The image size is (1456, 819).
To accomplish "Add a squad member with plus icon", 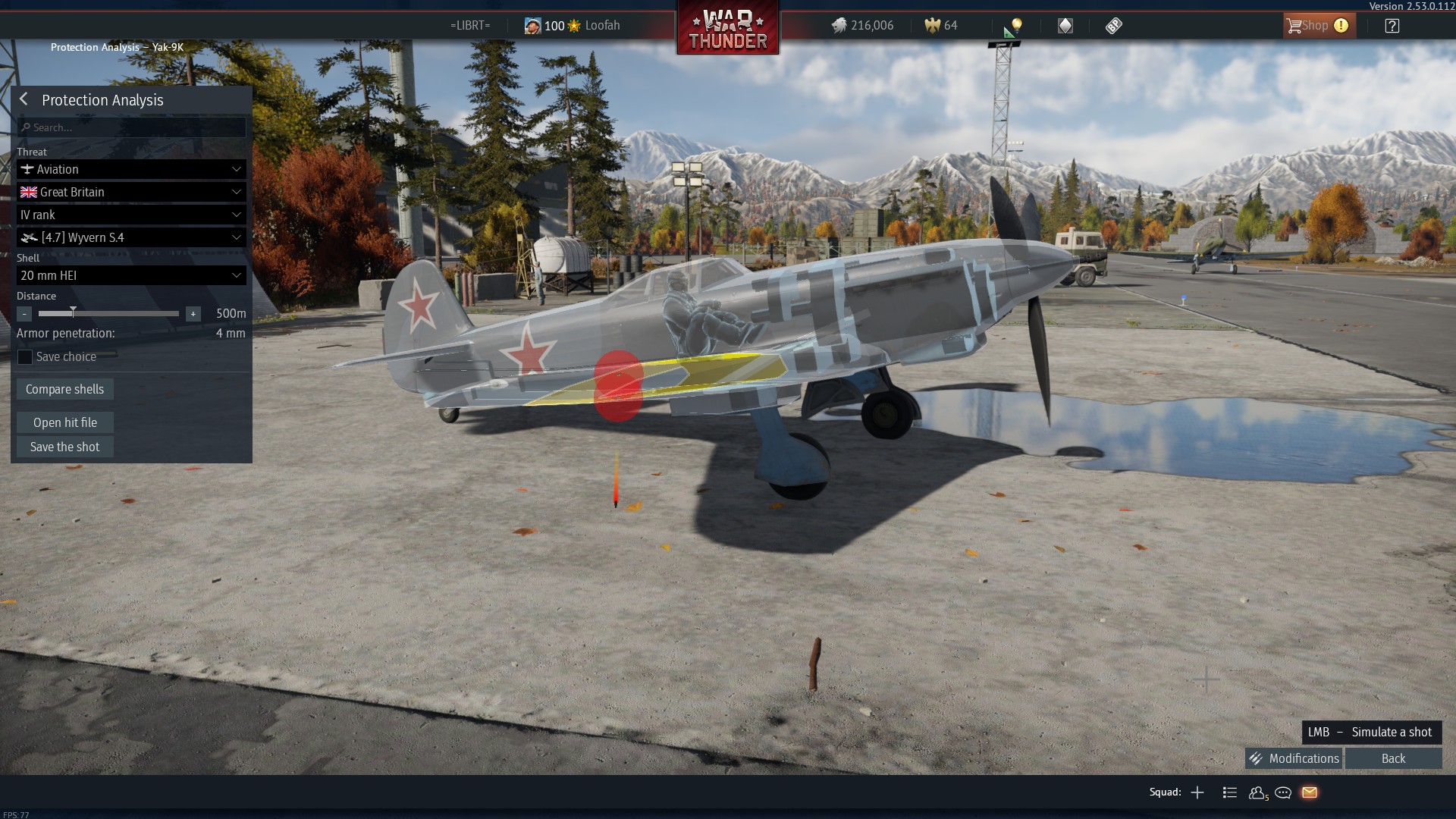I will tap(1197, 792).
